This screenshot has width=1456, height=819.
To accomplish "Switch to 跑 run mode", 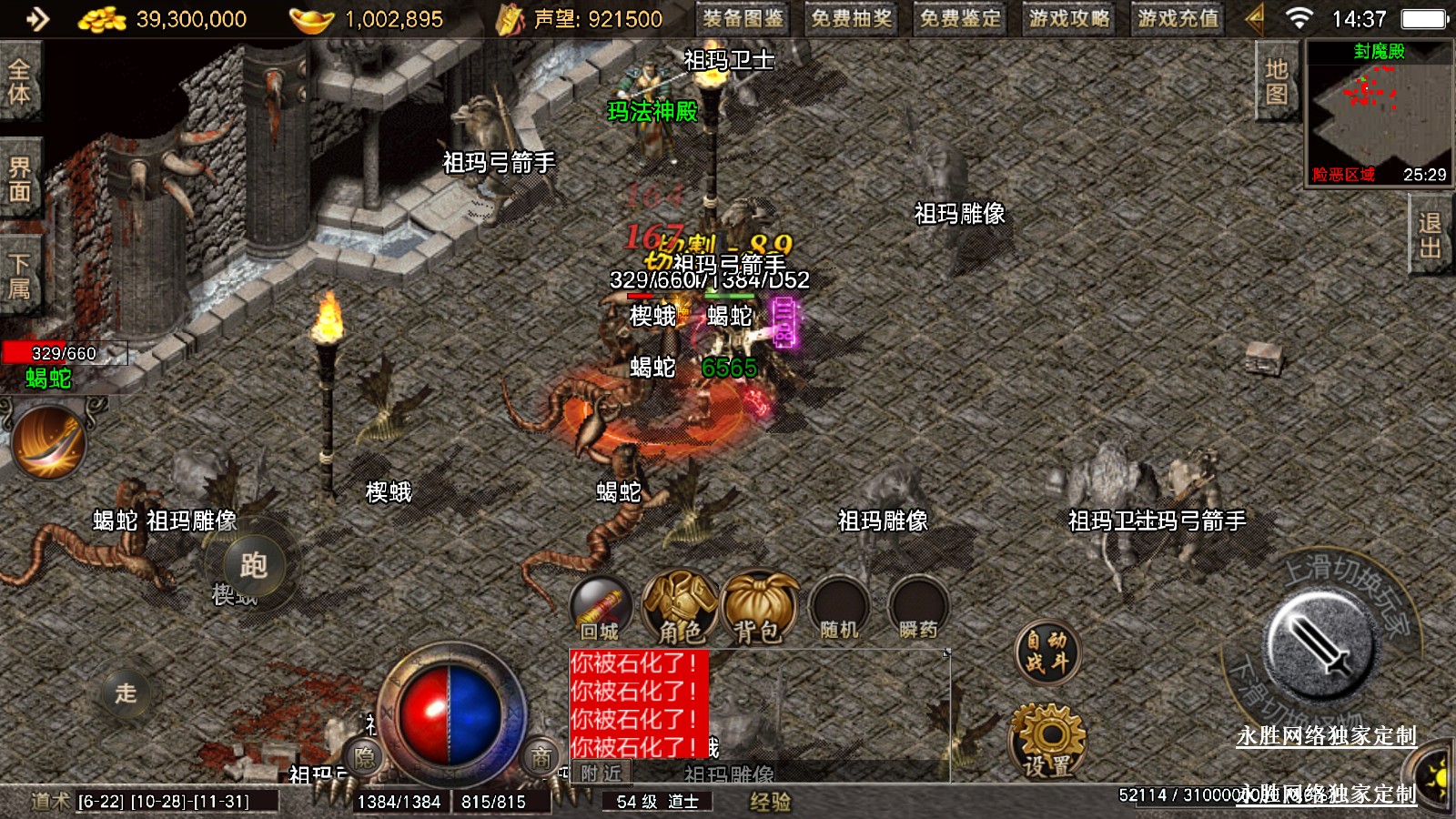I will 253,566.
